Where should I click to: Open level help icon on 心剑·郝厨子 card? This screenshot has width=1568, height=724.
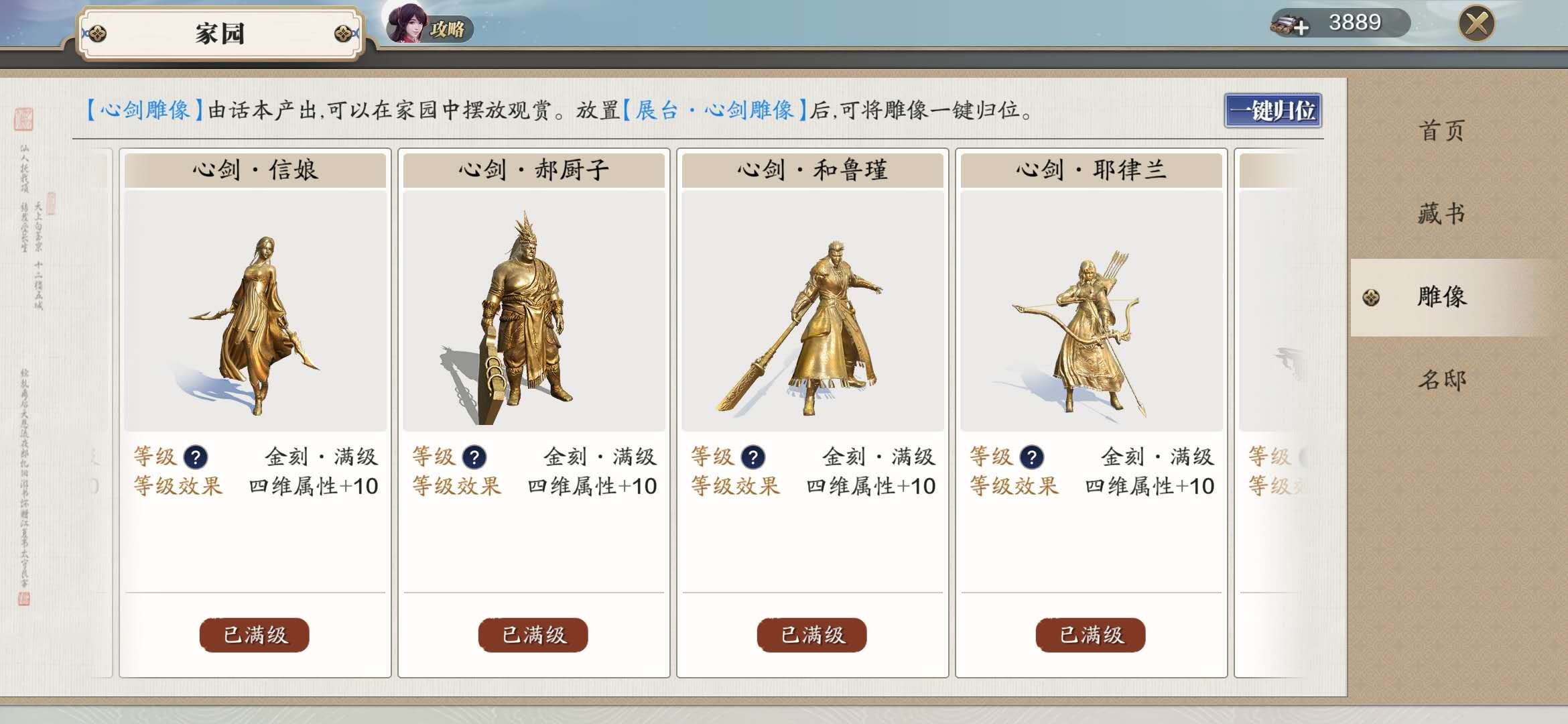[x=474, y=456]
